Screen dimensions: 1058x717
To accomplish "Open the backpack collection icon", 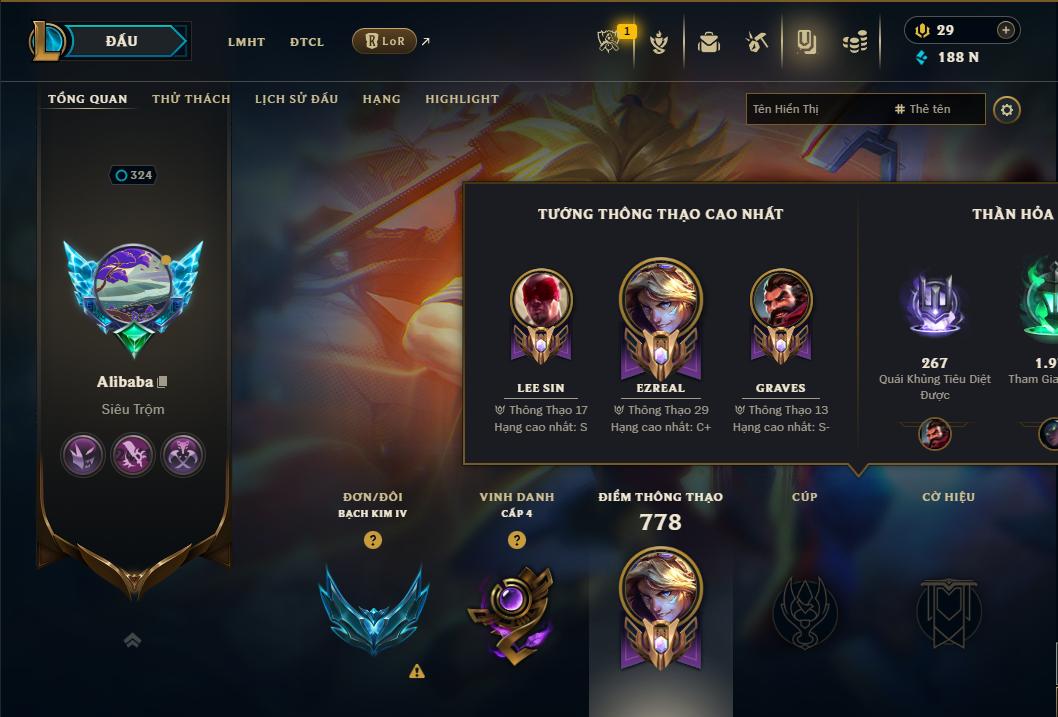I will tap(709, 42).
